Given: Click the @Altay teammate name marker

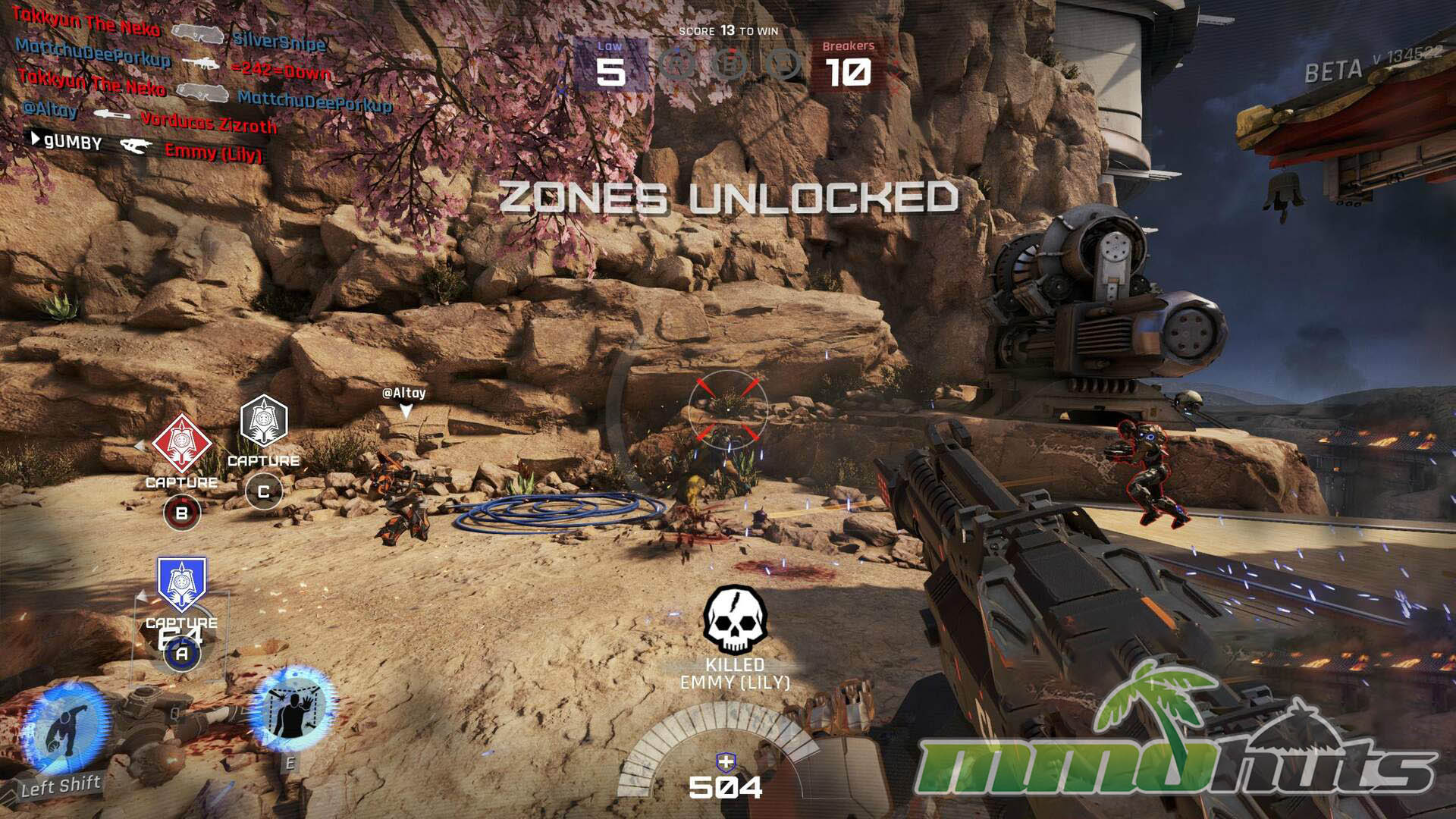Looking at the screenshot, I should click(404, 393).
